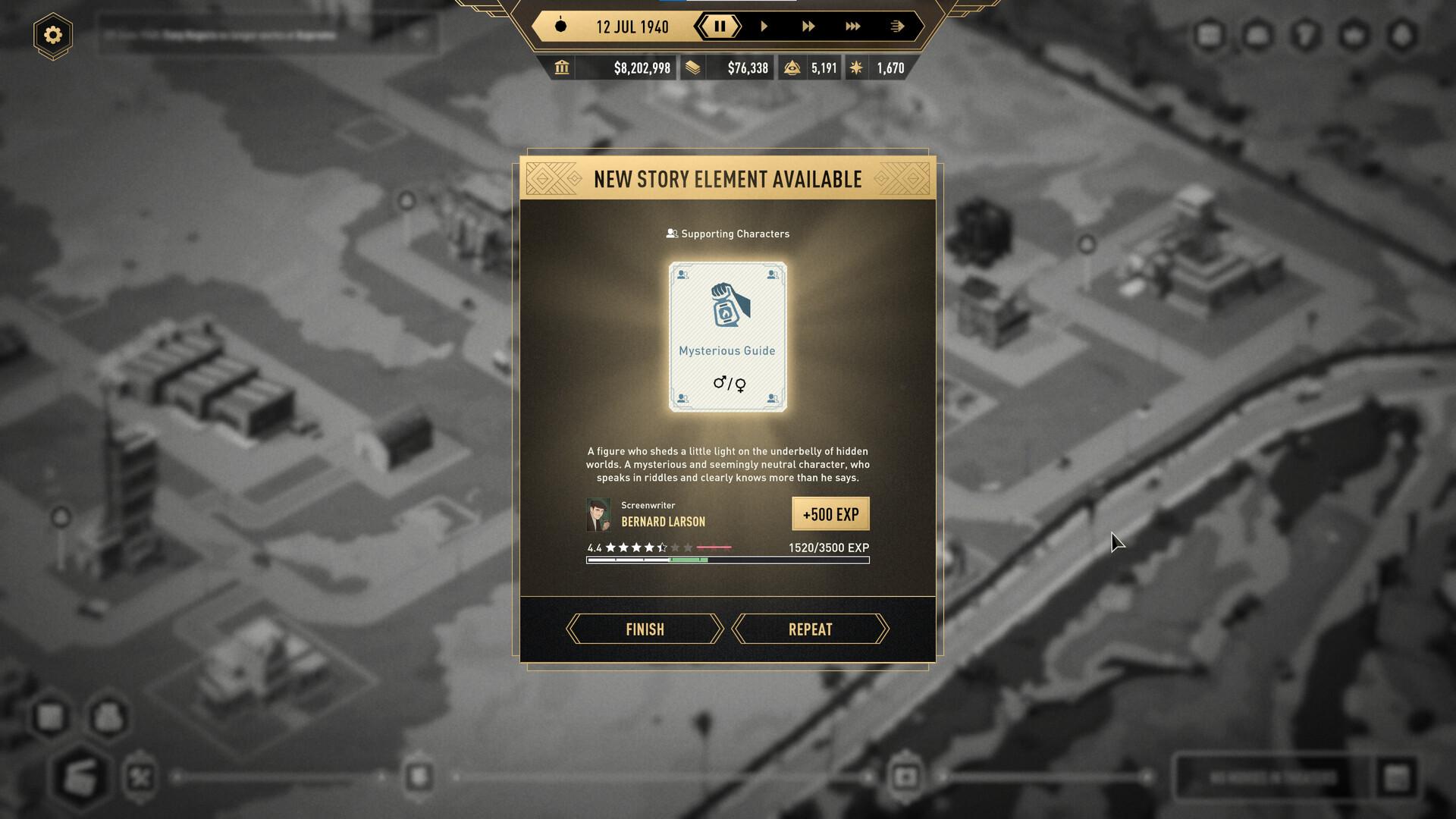
Task: Open the gear settings menu
Action: [53, 35]
